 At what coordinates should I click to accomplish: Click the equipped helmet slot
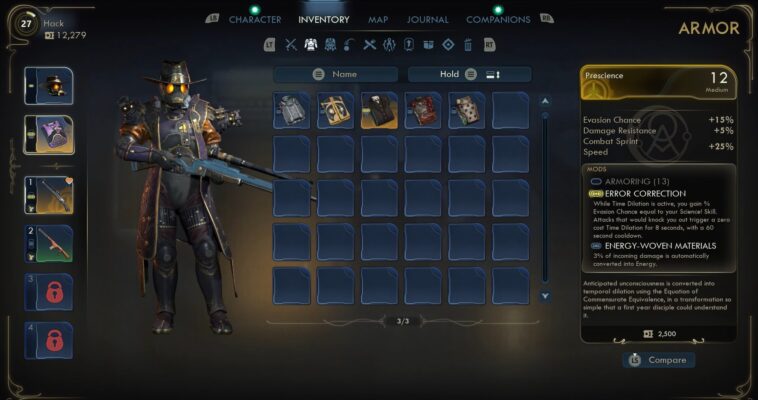click(x=48, y=87)
